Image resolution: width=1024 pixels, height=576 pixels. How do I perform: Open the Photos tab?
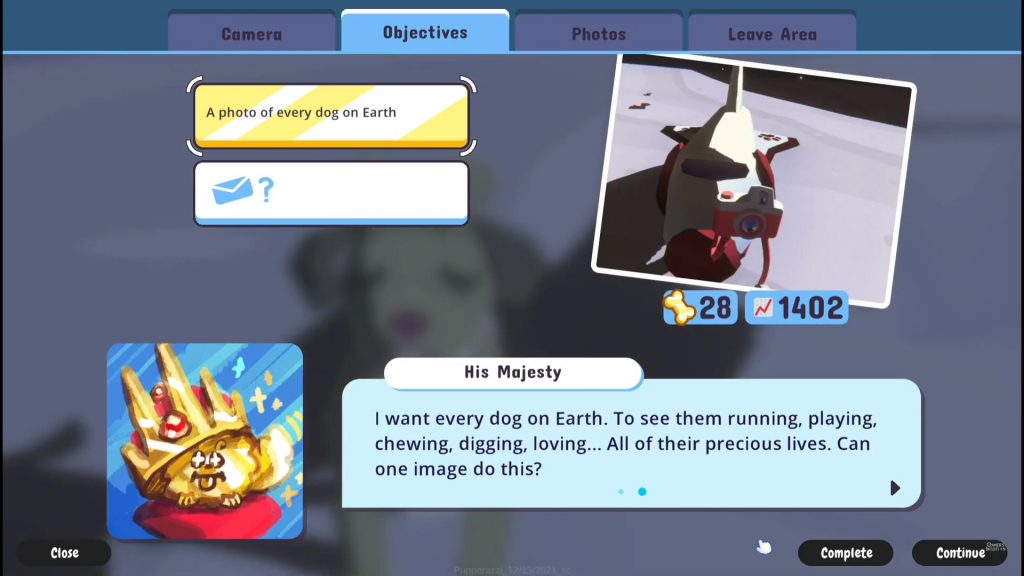[598, 33]
